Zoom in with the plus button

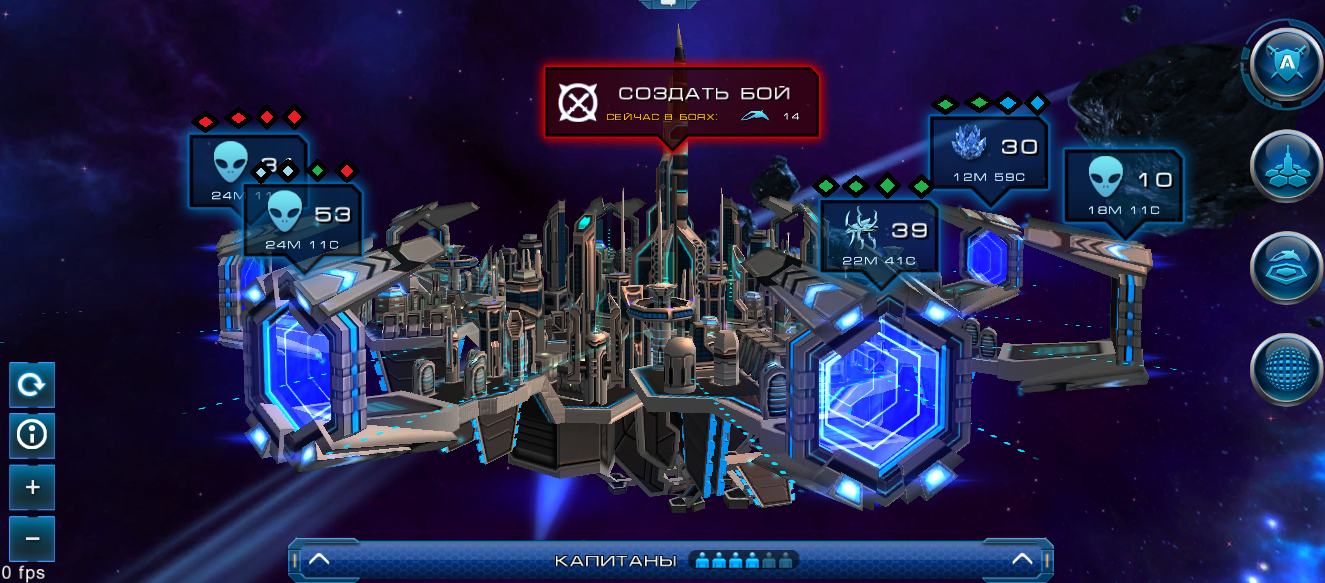pos(32,488)
